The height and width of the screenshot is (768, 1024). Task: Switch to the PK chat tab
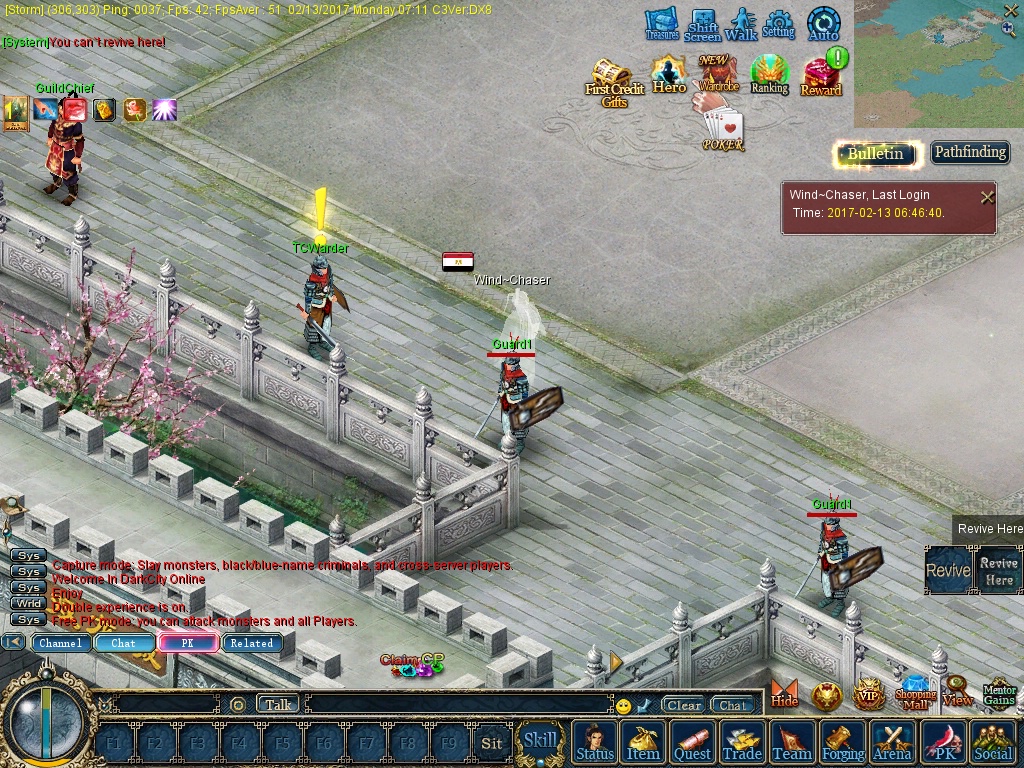click(187, 643)
